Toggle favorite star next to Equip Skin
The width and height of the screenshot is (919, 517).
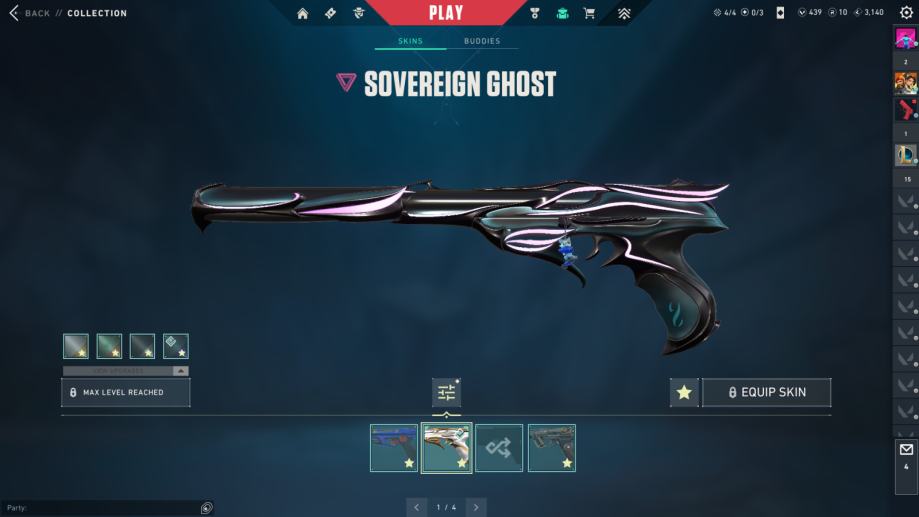pos(684,392)
